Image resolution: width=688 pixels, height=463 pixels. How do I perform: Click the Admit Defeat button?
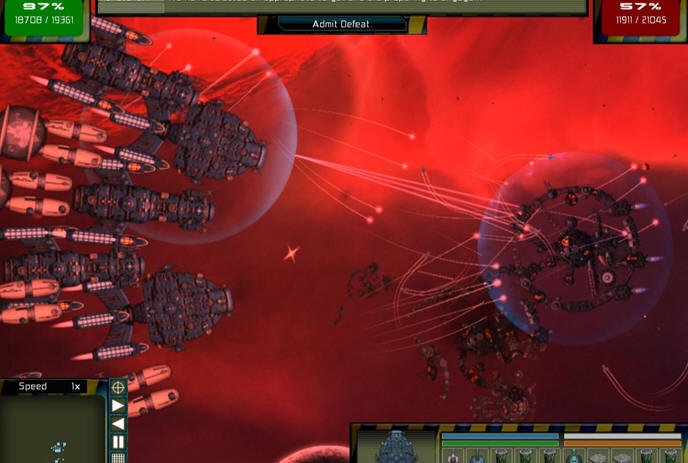click(343, 24)
